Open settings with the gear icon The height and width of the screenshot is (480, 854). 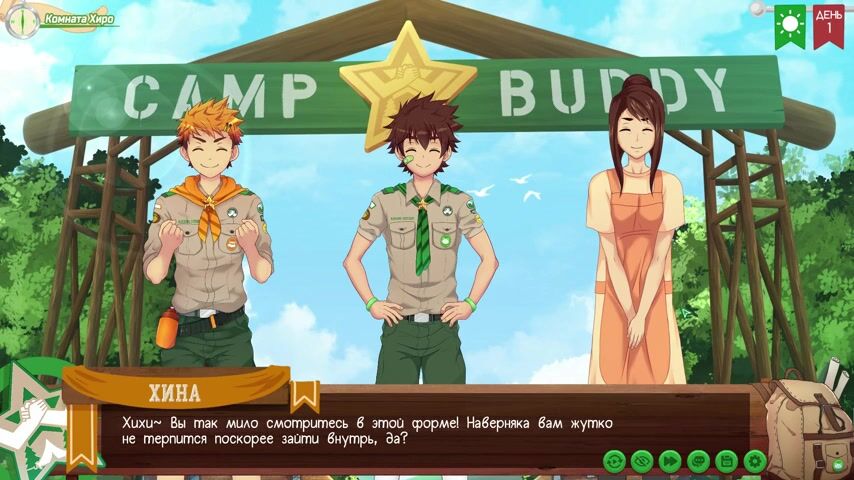(x=755, y=461)
